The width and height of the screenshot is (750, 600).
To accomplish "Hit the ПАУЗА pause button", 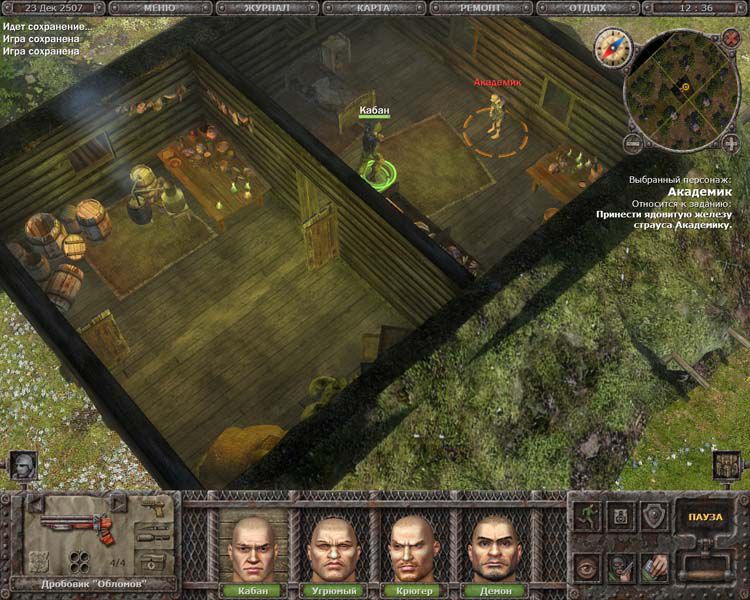I will 705,517.
